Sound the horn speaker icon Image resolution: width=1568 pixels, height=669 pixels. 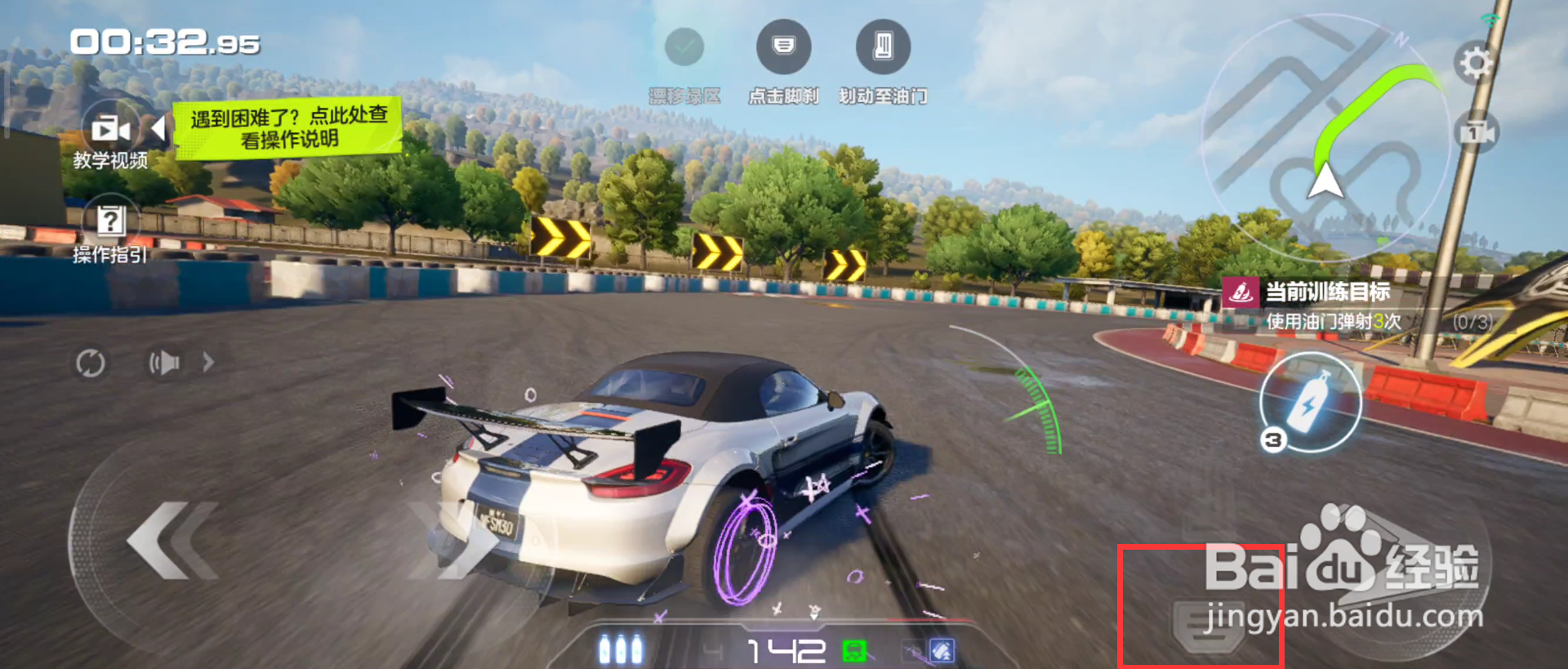164,362
